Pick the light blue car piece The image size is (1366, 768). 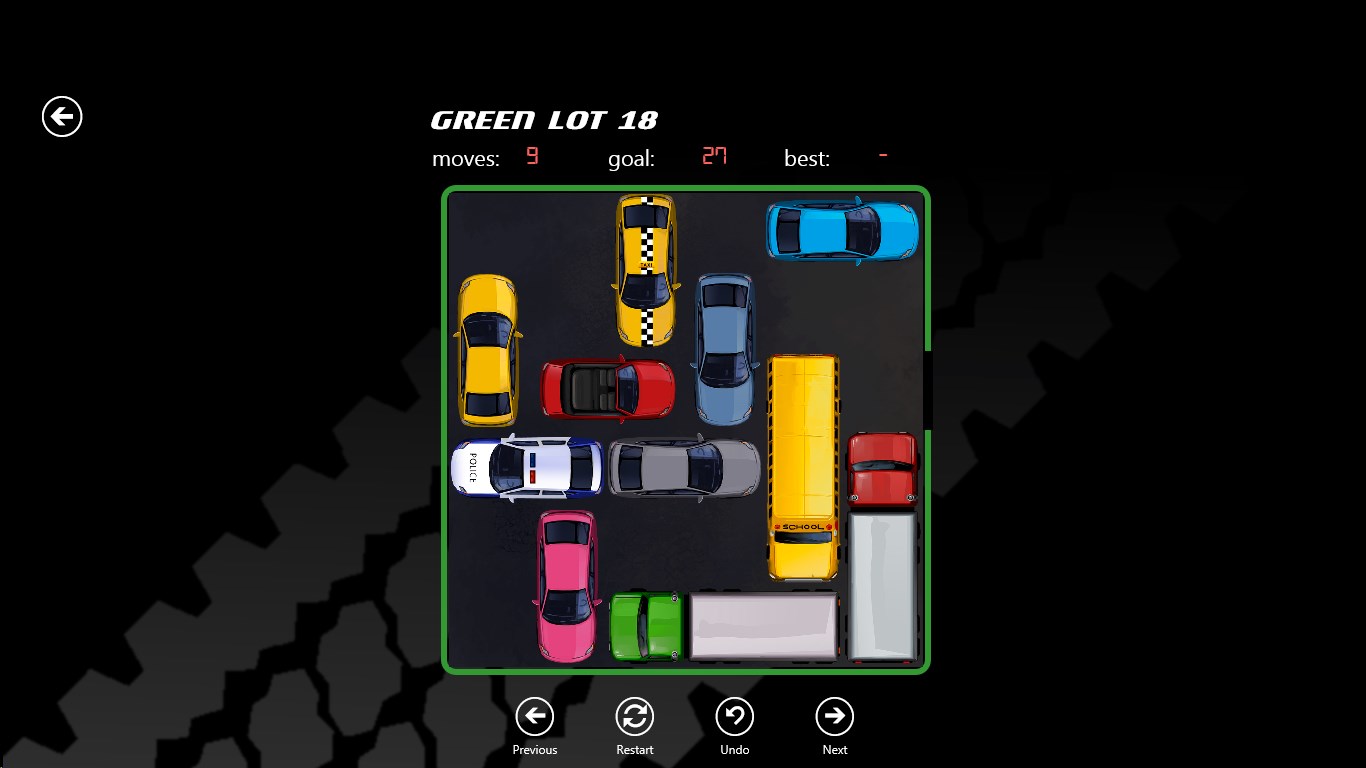point(842,231)
